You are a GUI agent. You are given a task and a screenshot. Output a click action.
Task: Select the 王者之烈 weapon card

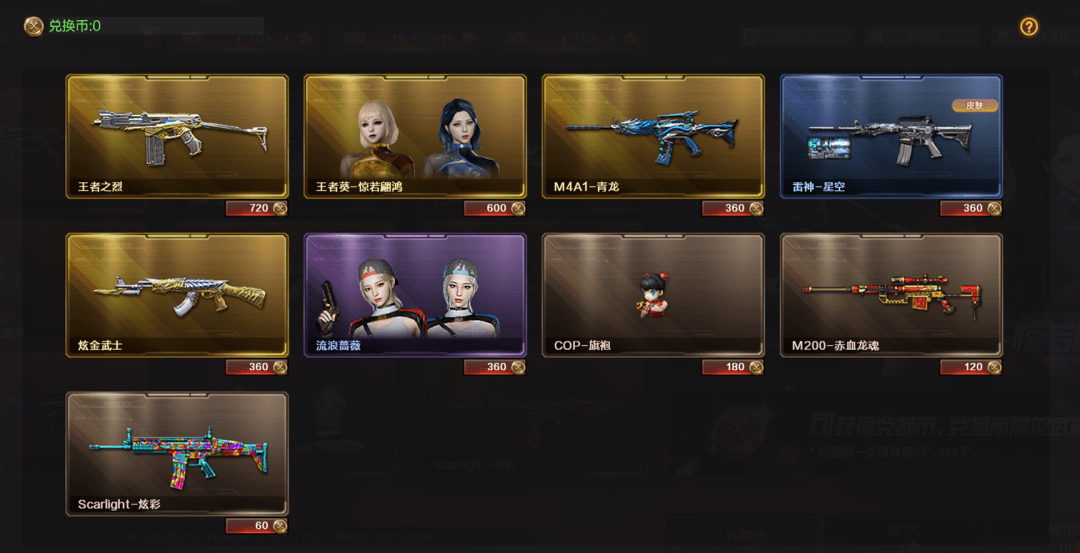coord(177,136)
